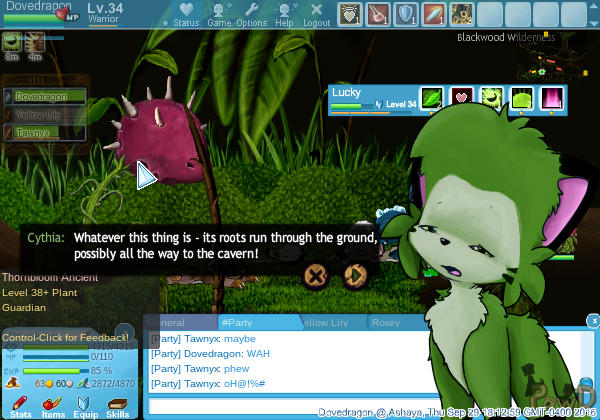This screenshot has width=600, height=420.
Task: Click the Logout button
Action: [x=316, y=15]
